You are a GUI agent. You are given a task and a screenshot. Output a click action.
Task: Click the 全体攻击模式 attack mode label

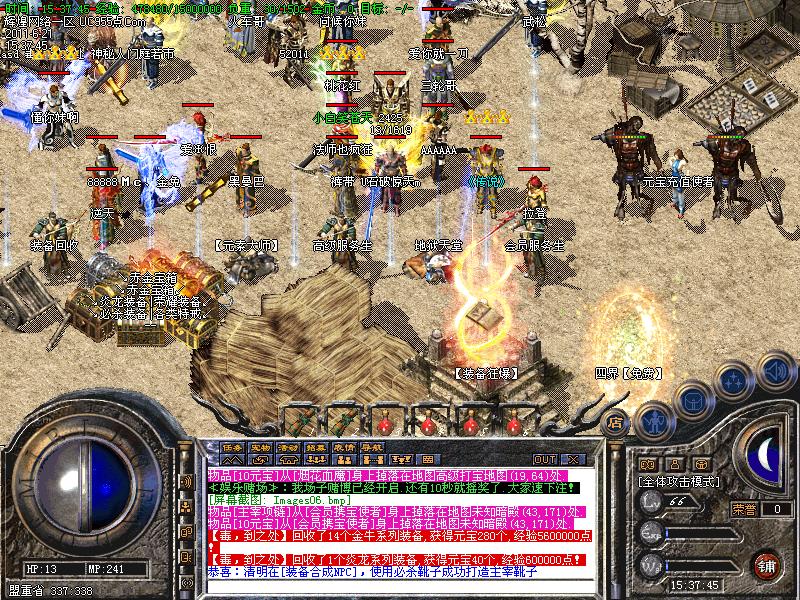point(681,481)
